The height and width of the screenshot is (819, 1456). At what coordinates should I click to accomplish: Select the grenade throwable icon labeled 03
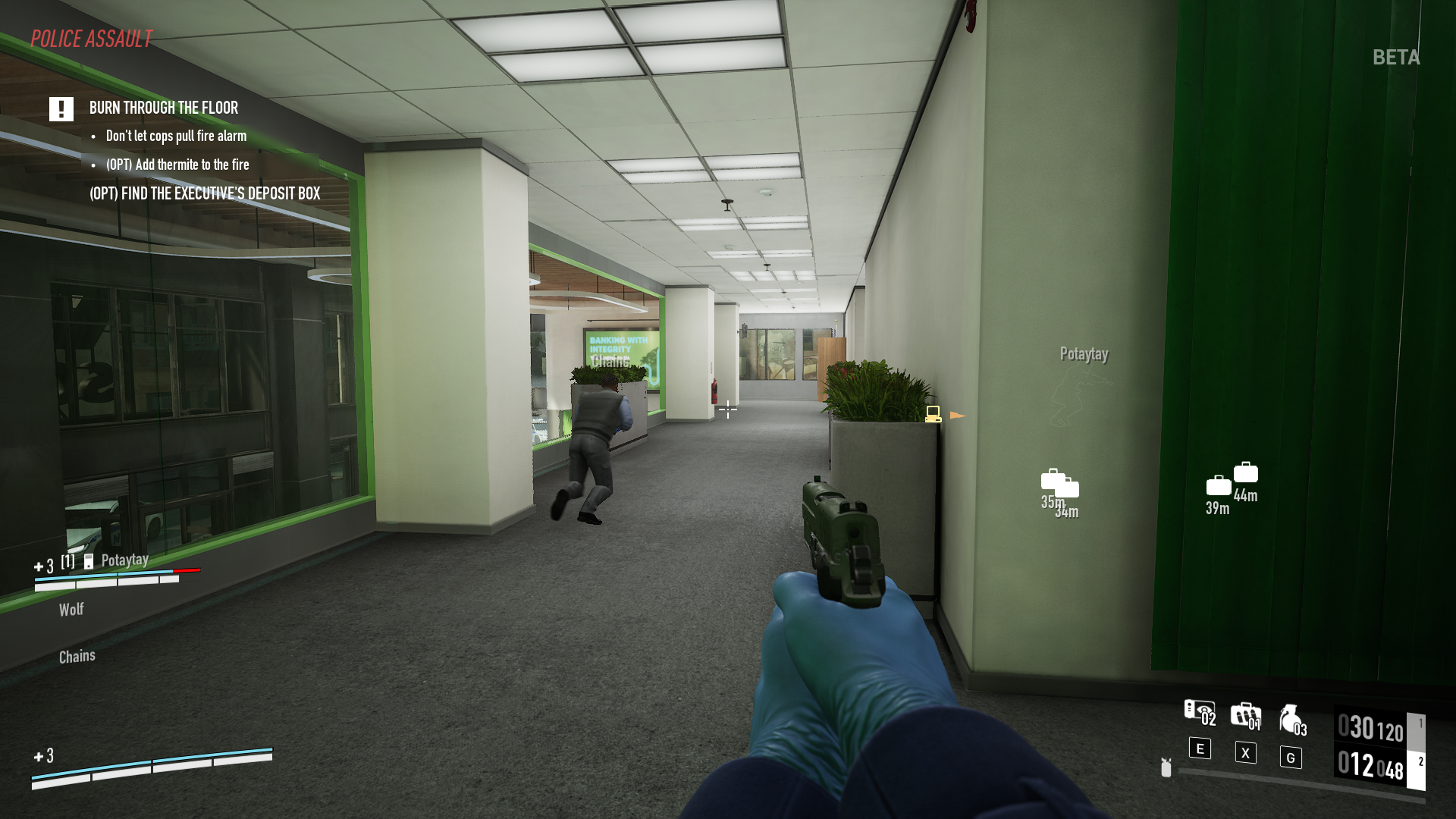point(1291,718)
